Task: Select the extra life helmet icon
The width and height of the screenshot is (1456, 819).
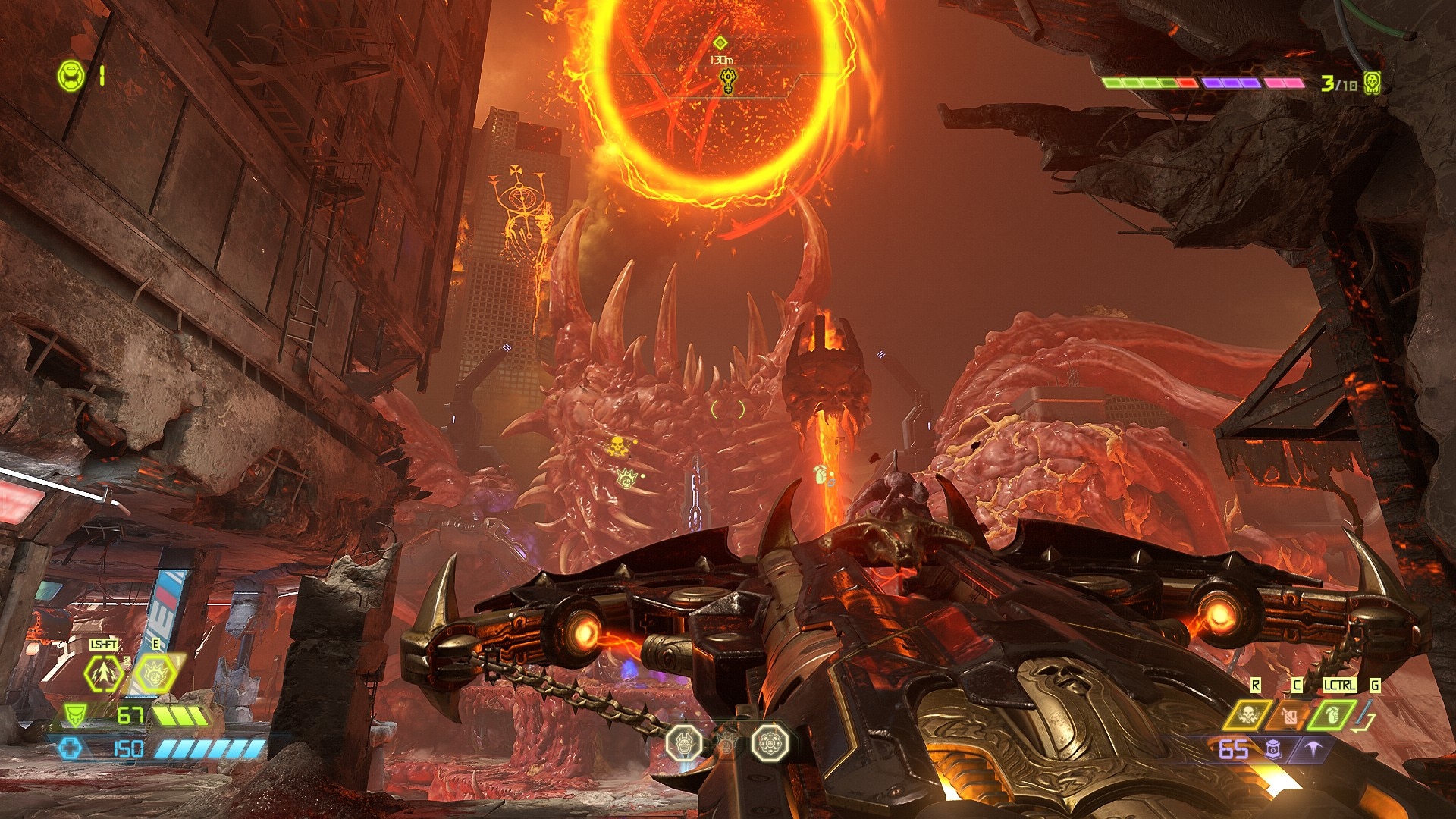Action: pos(71,76)
